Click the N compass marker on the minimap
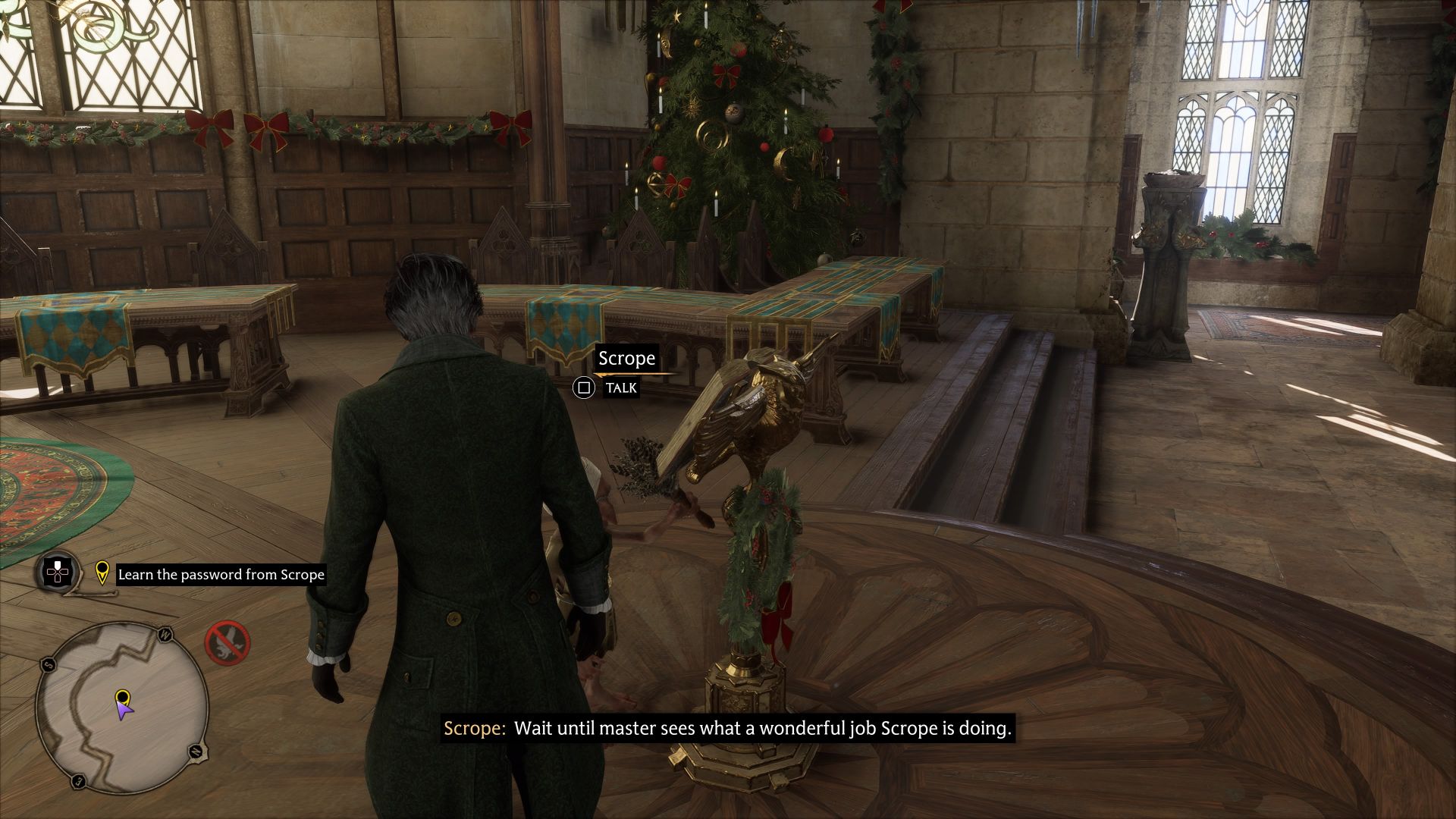 coord(196,752)
